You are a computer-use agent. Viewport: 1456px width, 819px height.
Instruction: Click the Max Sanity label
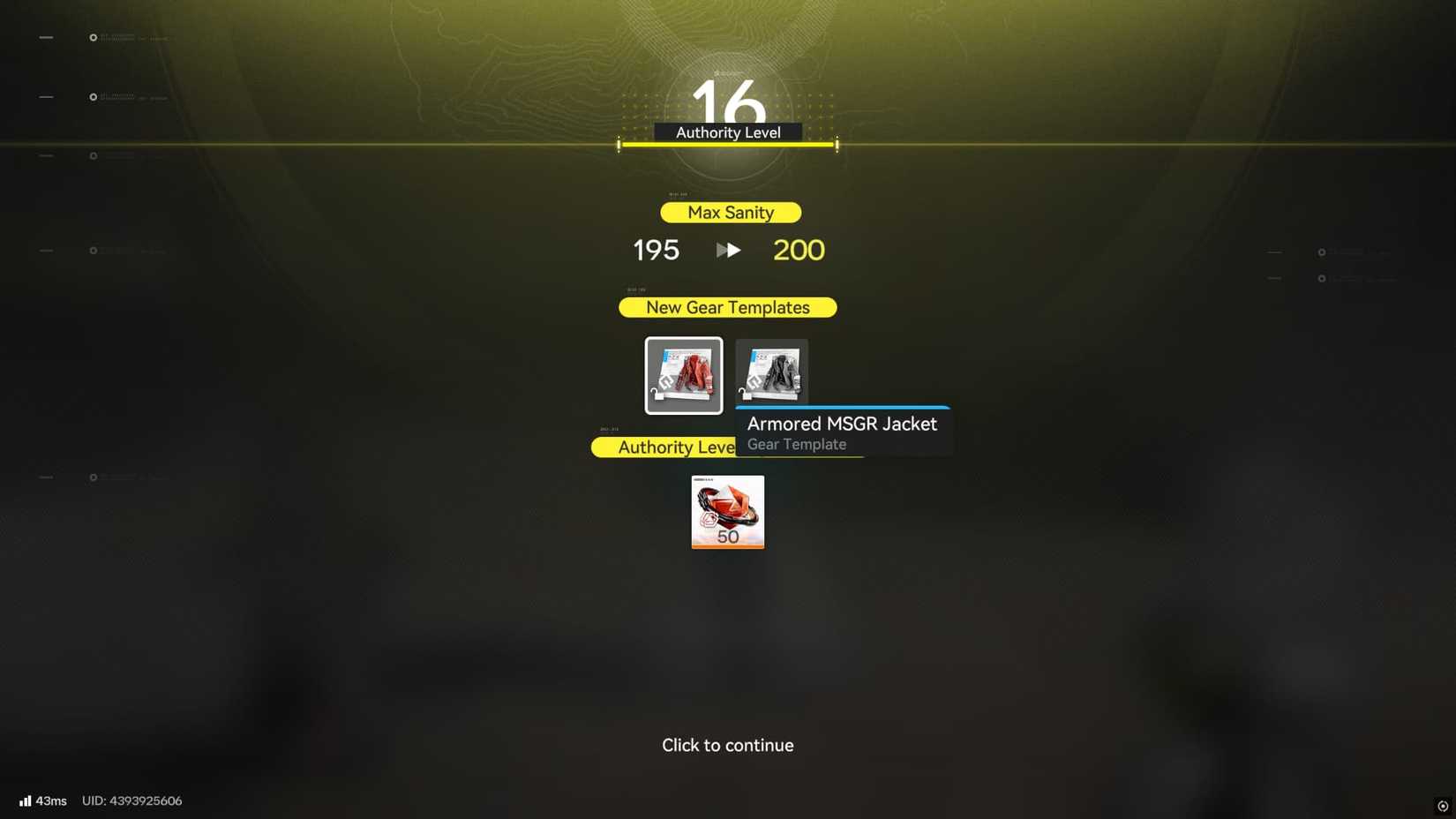point(730,212)
